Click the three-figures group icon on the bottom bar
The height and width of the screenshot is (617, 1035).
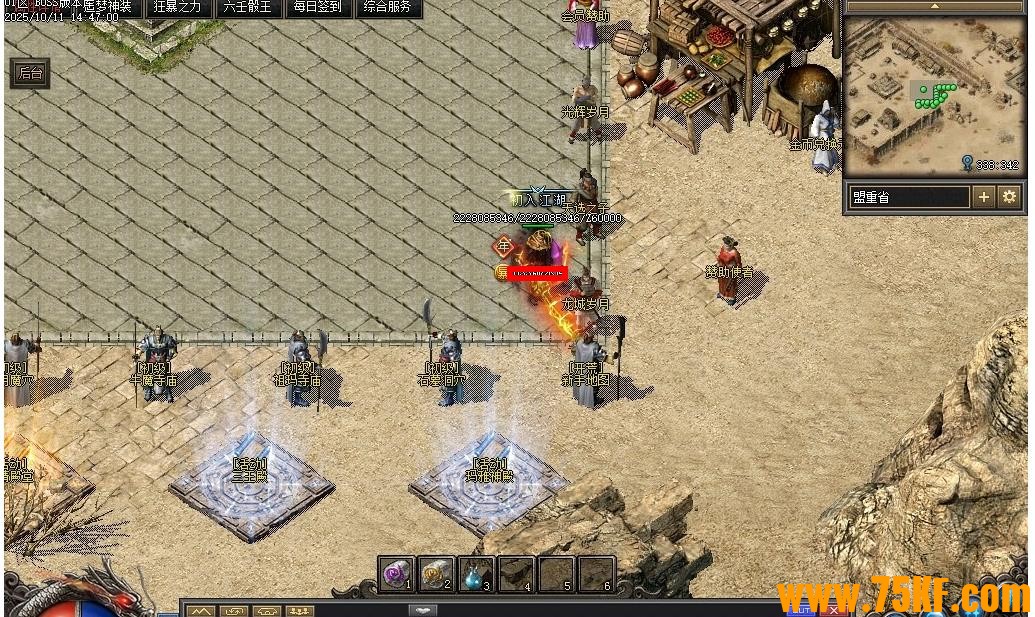300,610
